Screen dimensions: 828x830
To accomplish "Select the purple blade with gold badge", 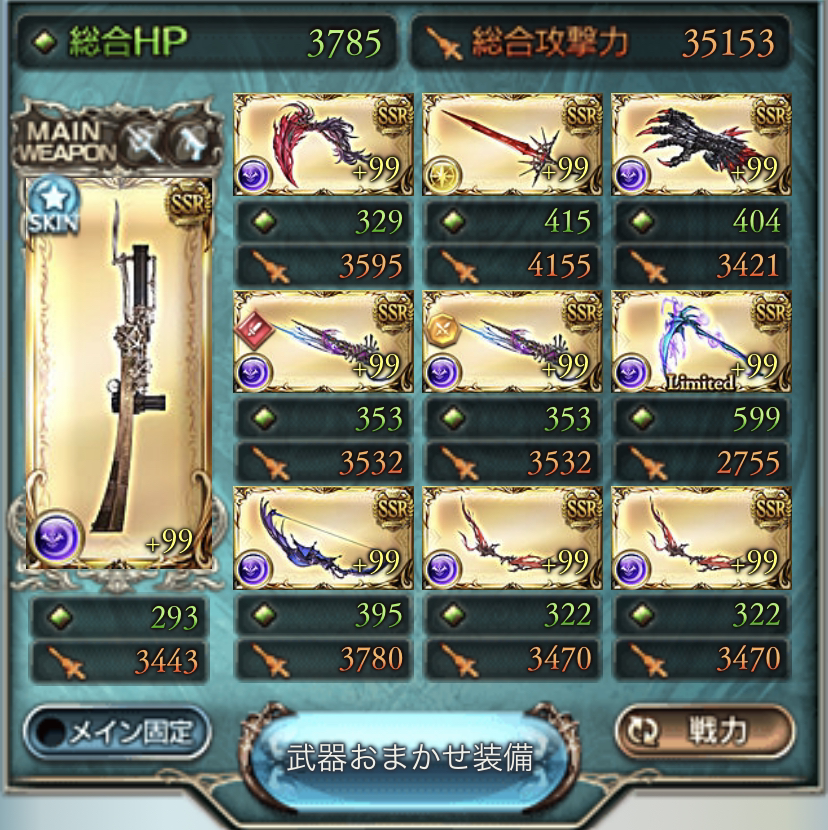I will (511, 342).
